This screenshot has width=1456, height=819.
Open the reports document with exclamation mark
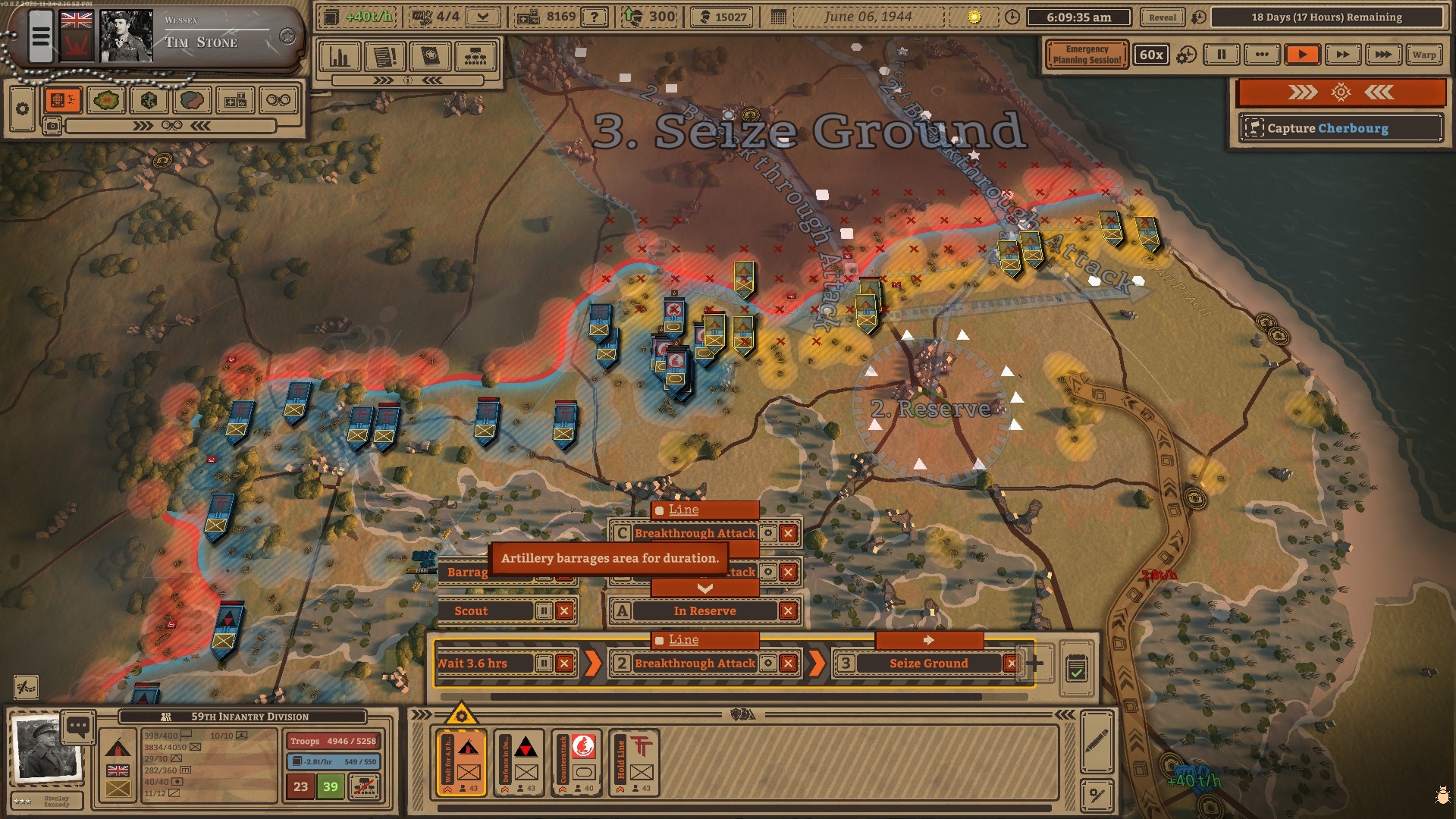click(x=385, y=57)
